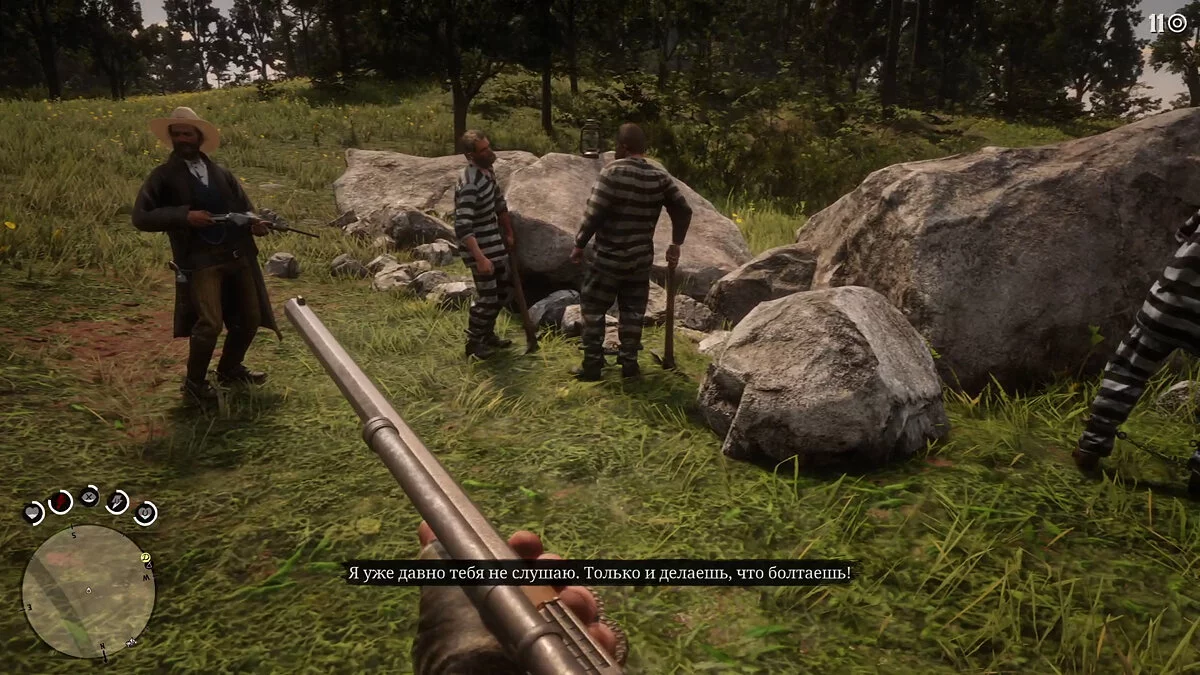Select the player health core heart icon
Image resolution: width=1200 pixels, height=675 pixels.
[x=34, y=513]
